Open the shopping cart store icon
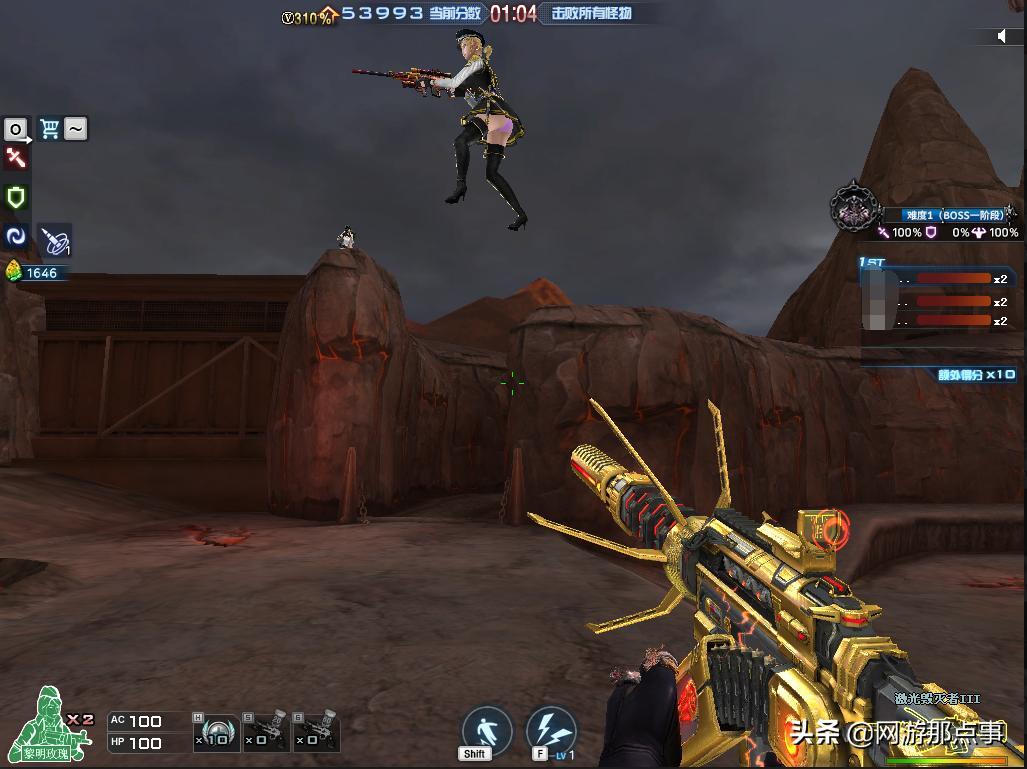This screenshot has height=769, width=1027. tap(49, 128)
